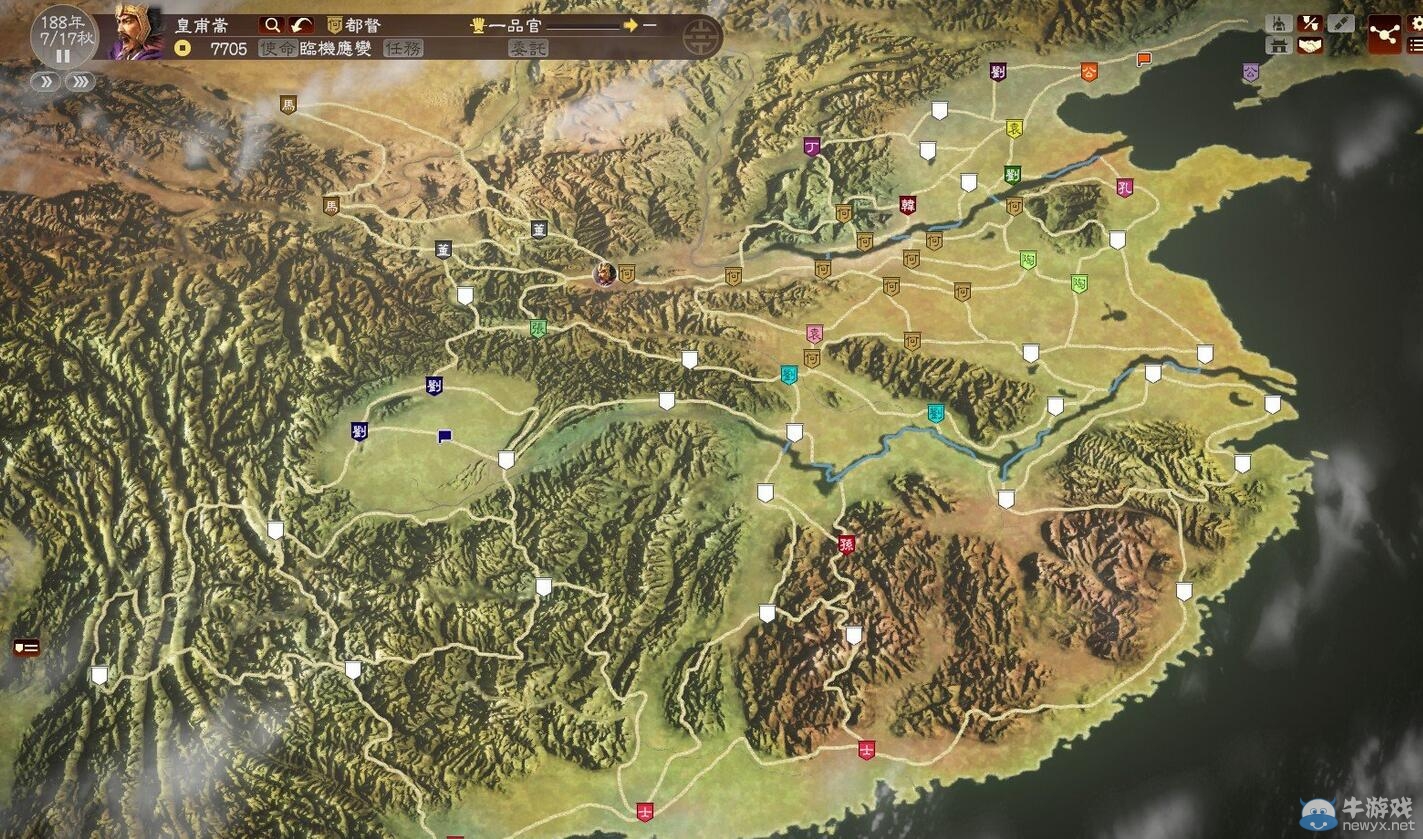Toggle the shield-slash faction filter icon
The height and width of the screenshot is (839, 1423).
(x=1309, y=23)
